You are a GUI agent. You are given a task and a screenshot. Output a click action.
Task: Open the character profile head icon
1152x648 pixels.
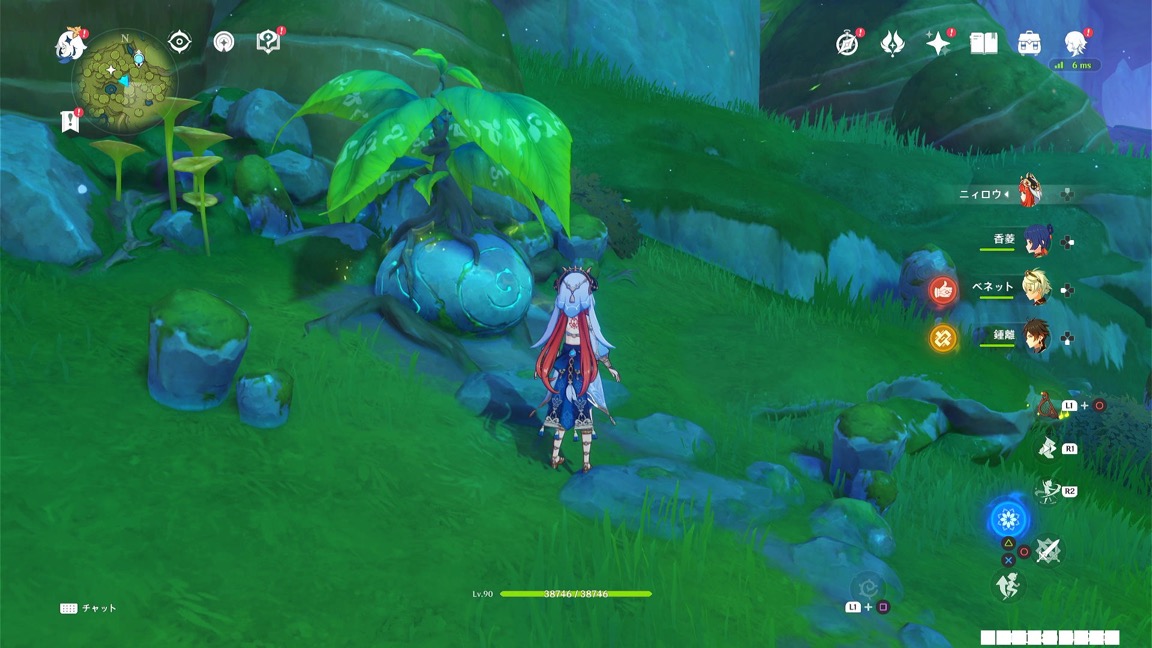1075,43
